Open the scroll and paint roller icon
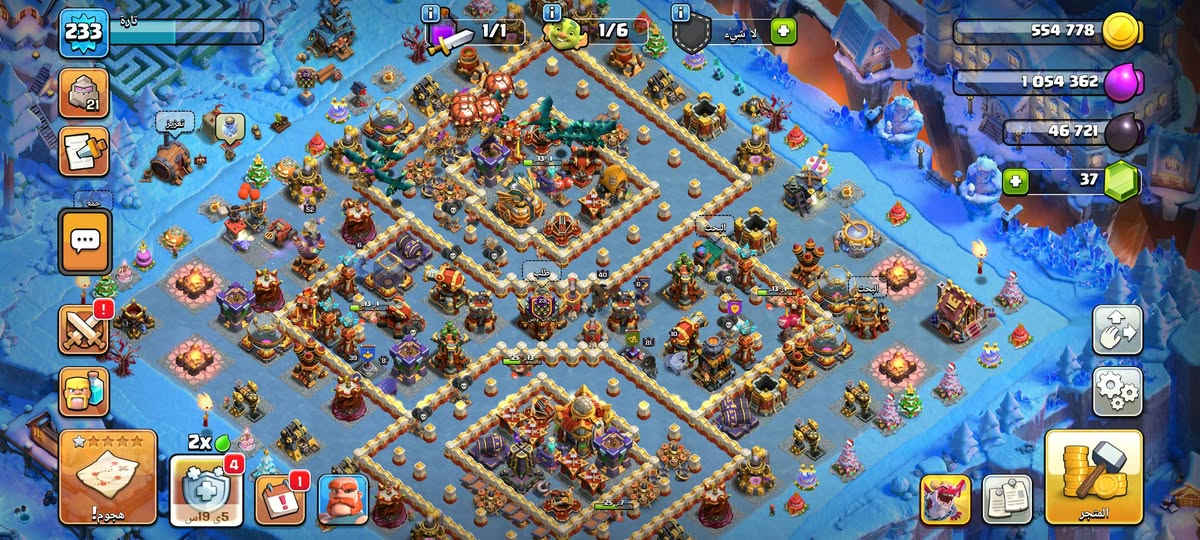Viewport: 1200px width, 540px height. (x=85, y=151)
